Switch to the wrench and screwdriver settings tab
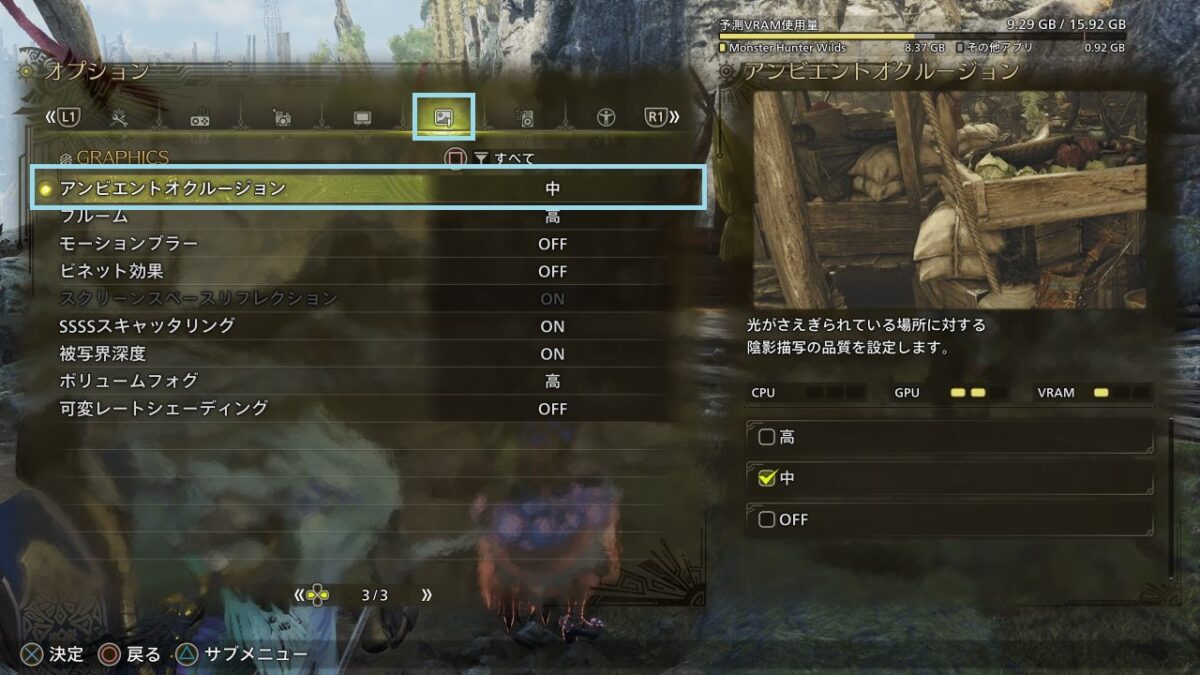The width and height of the screenshot is (1200, 675). 119,118
